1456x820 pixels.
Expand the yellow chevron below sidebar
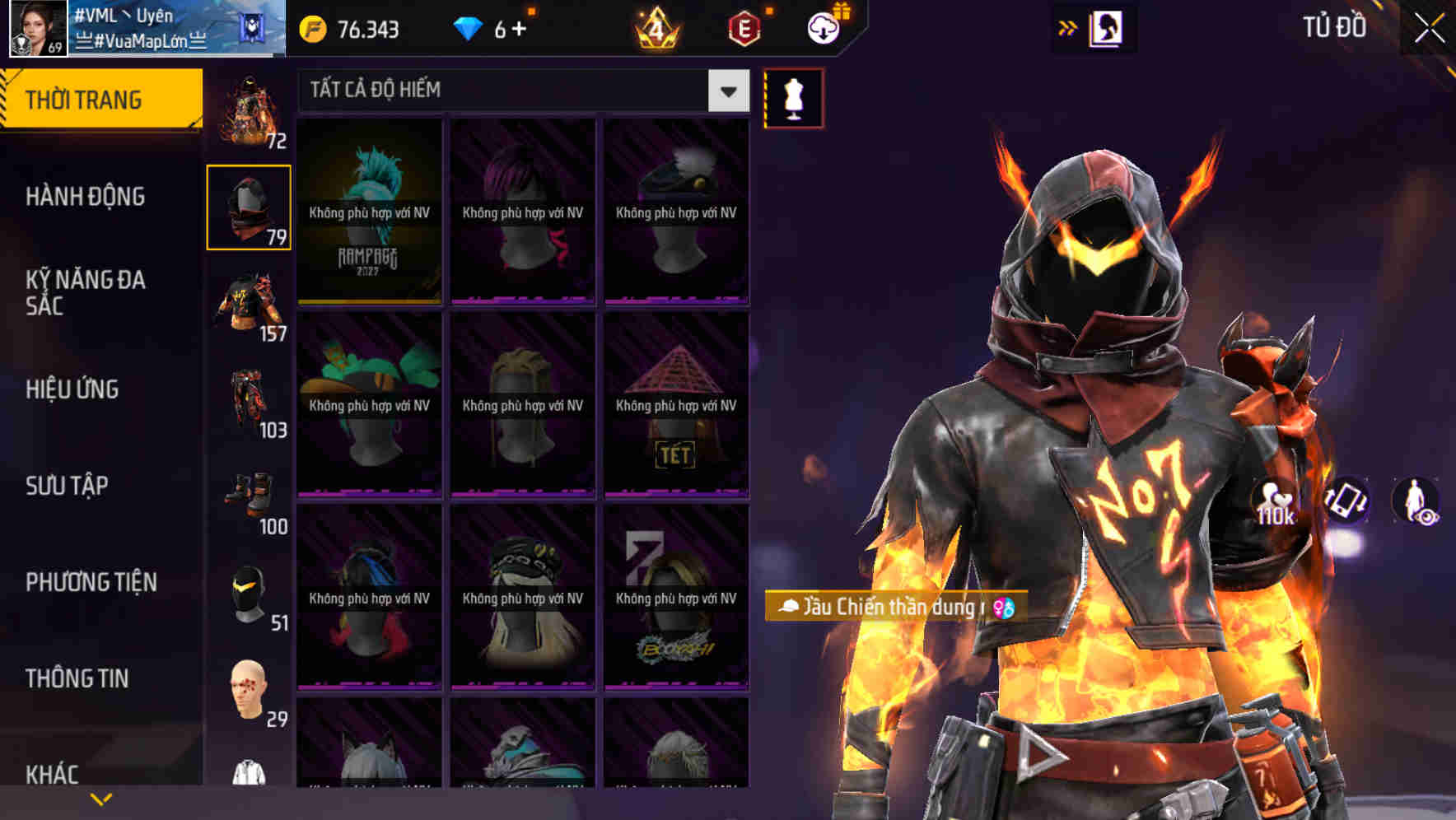[x=100, y=798]
